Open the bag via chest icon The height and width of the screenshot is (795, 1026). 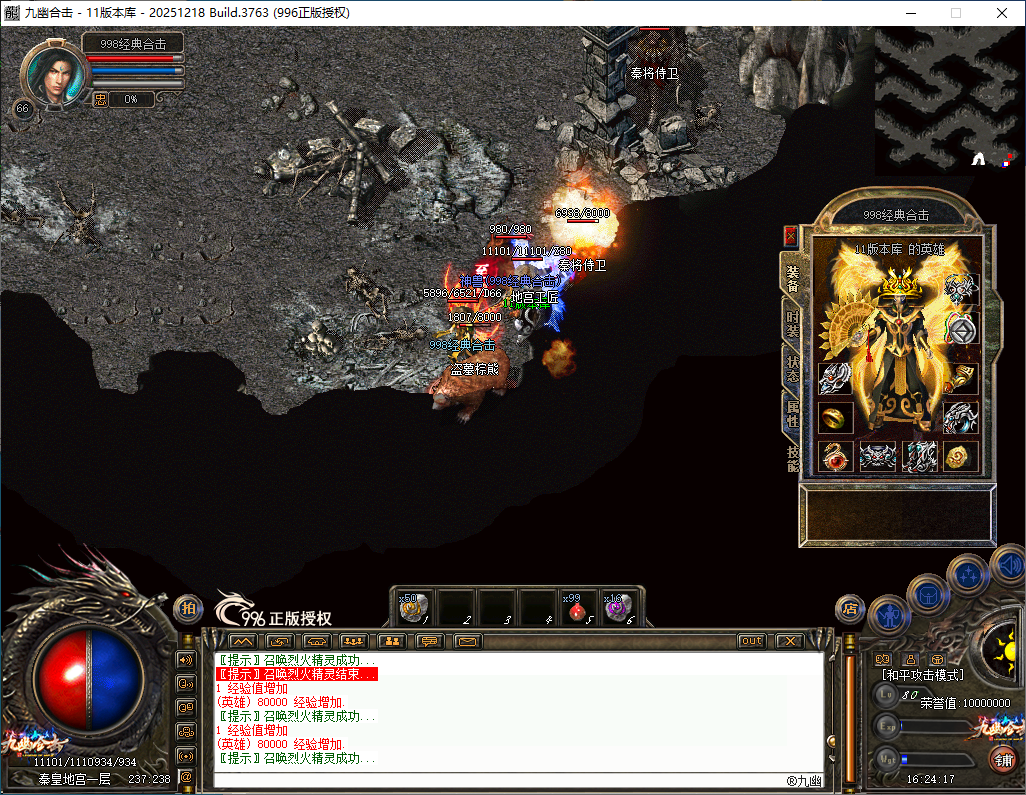click(926, 594)
